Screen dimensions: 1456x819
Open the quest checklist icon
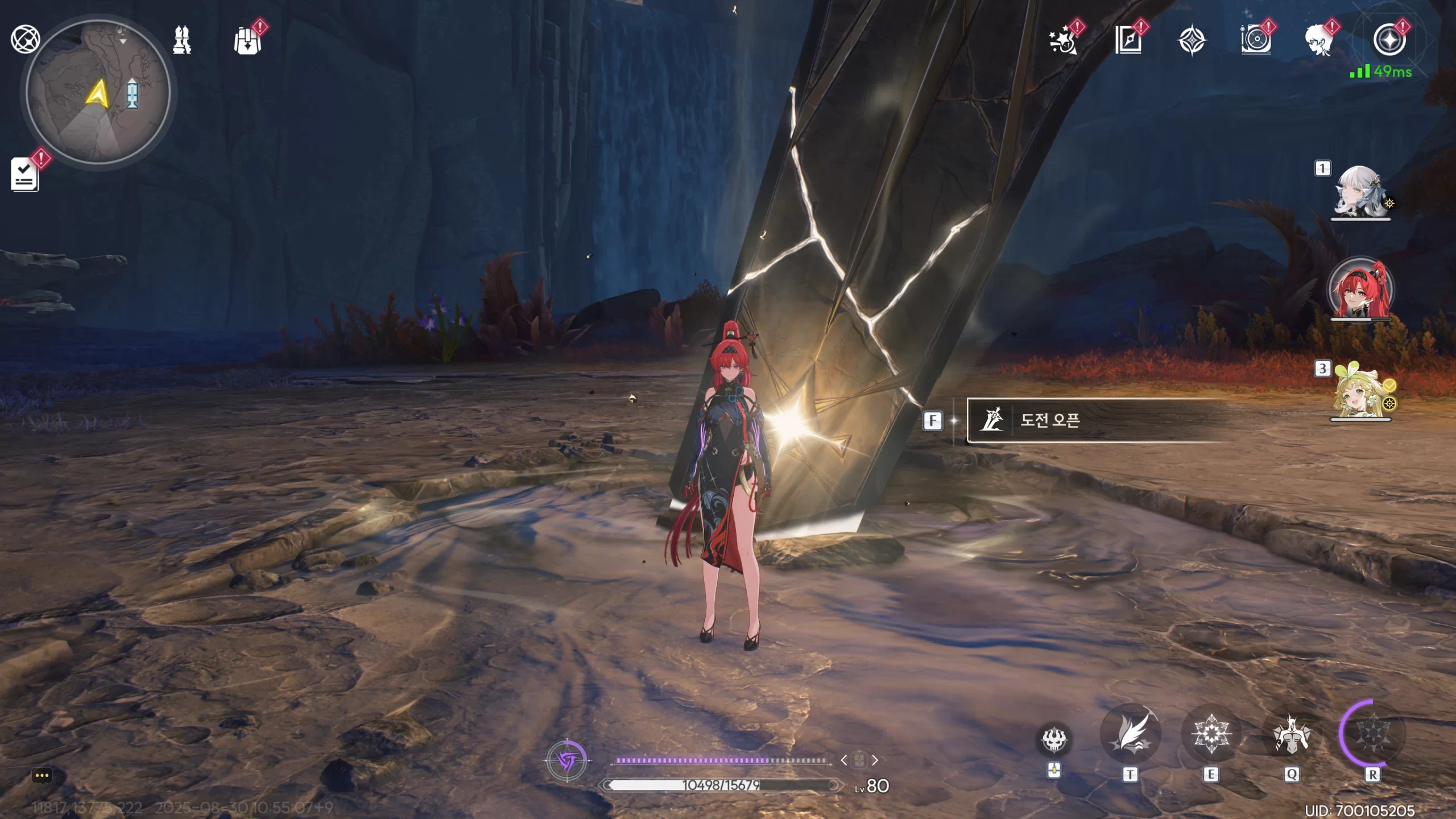24,174
